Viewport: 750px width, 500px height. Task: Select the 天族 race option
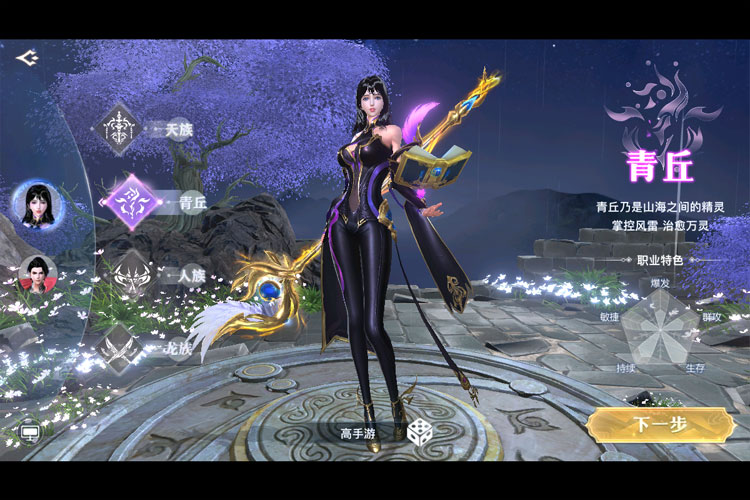click(x=121, y=129)
